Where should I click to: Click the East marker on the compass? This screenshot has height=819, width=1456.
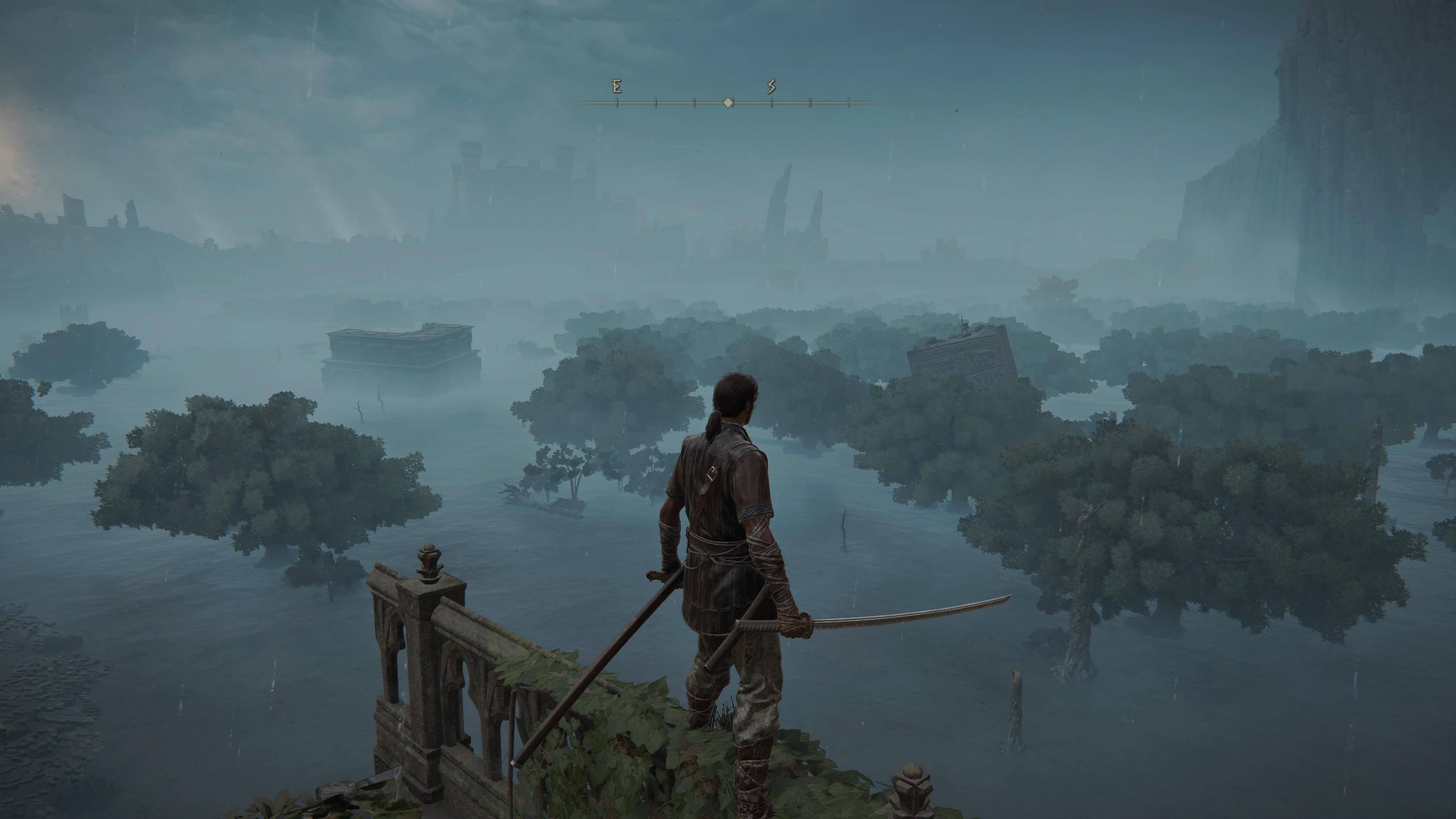click(617, 87)
